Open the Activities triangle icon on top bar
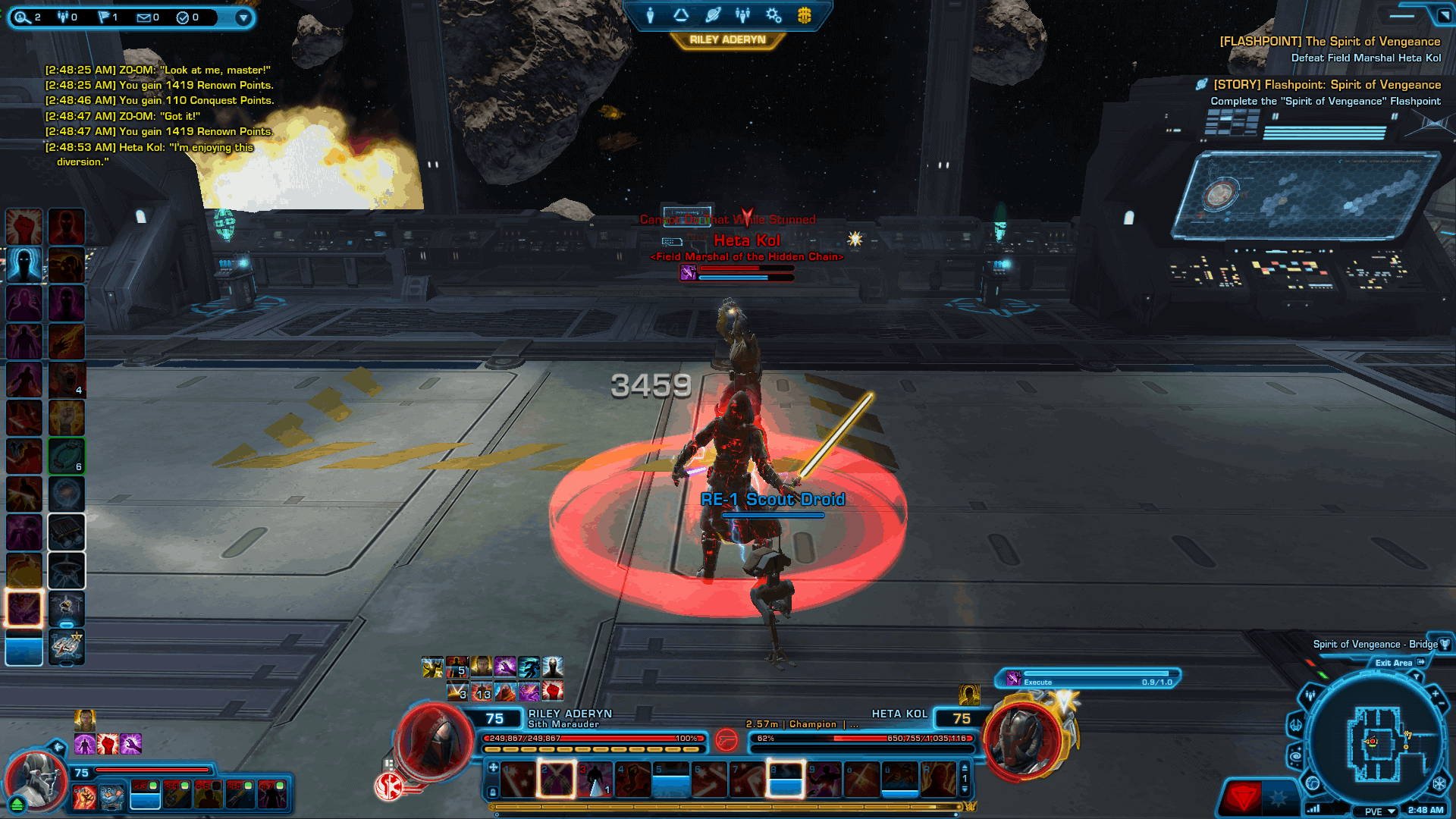Image resolution: width=1456 pixels, height=819 pixels. pos(681,15)
